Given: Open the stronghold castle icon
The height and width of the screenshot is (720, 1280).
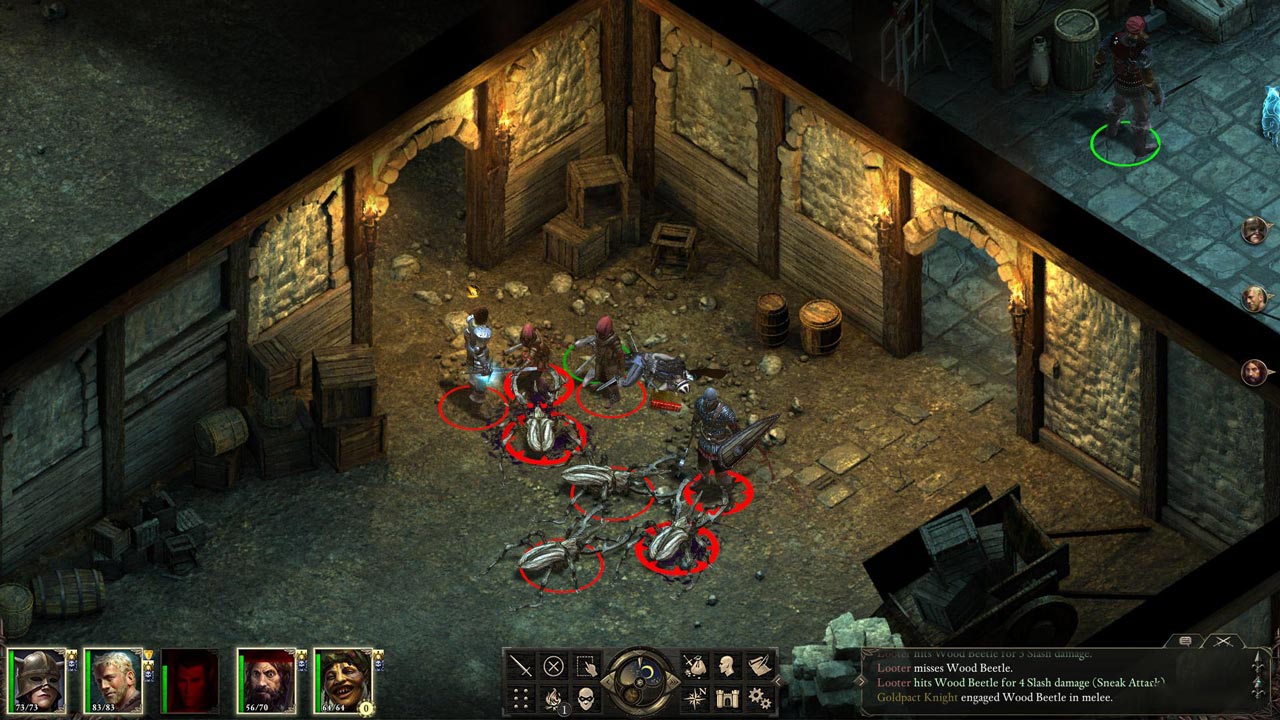Looking at the screenshot, I should (727, 697).
